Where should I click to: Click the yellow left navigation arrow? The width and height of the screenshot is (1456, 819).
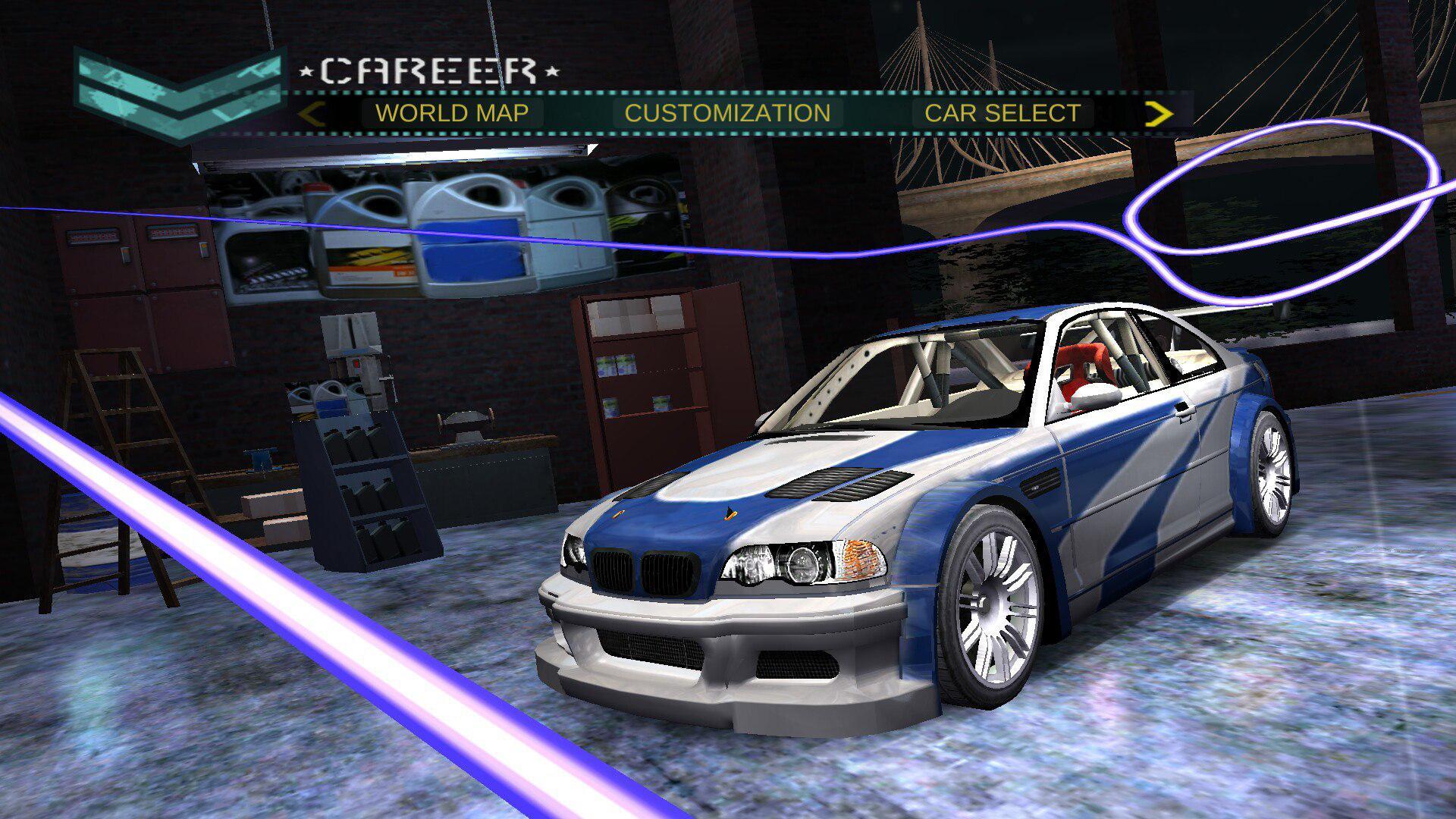[312, 112]
